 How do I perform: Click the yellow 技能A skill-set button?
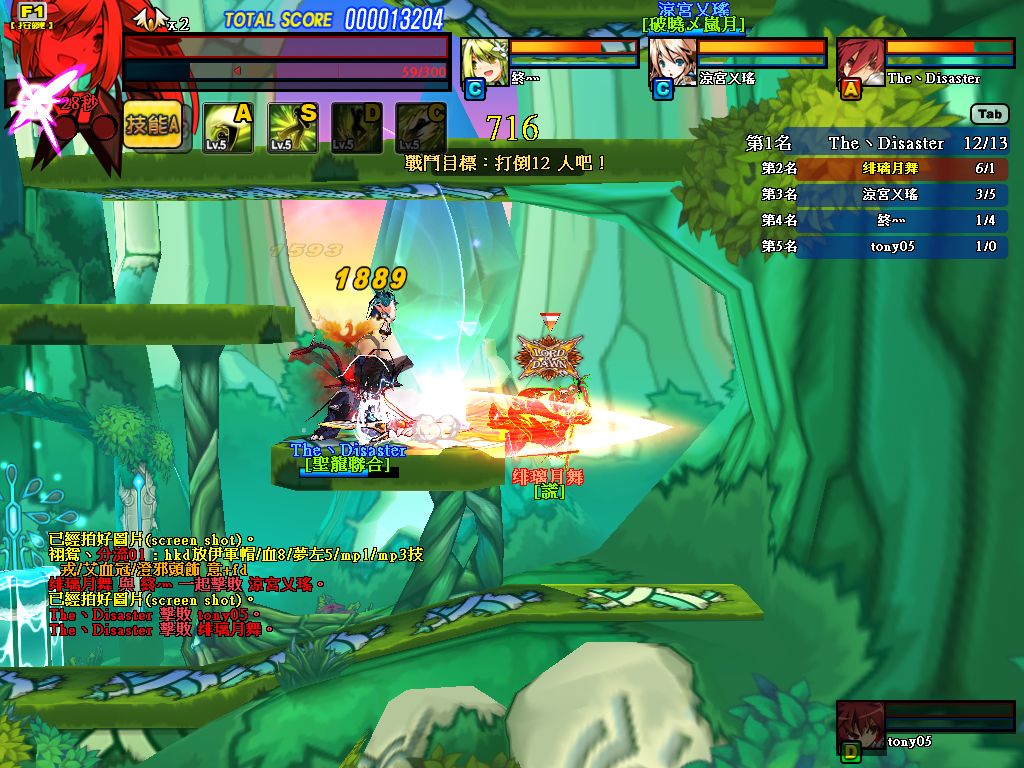click(x=152, y=125)
